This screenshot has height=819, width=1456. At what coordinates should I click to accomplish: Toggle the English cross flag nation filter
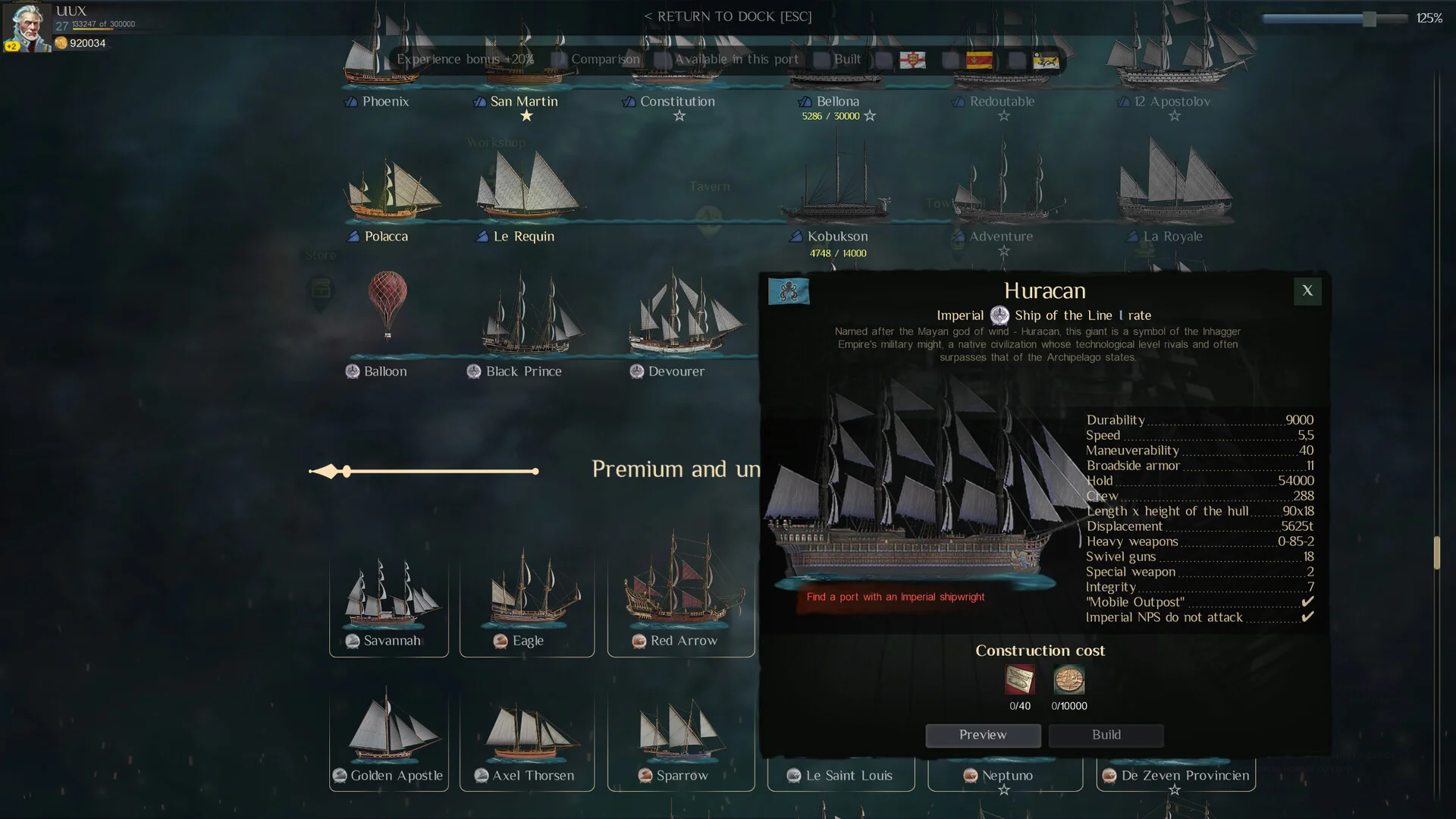click(x=913, y=60)
